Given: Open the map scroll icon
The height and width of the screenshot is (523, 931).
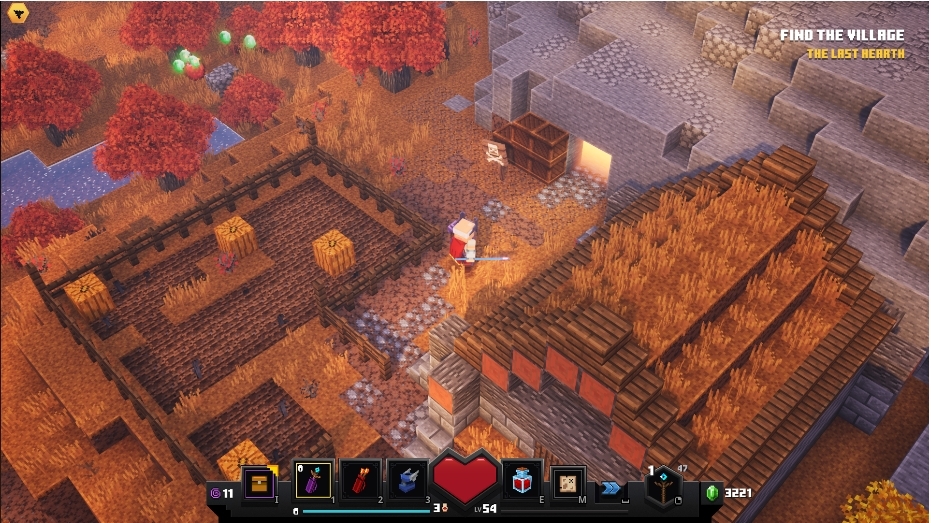Looking at the screenshot, I should pos(568,484).
